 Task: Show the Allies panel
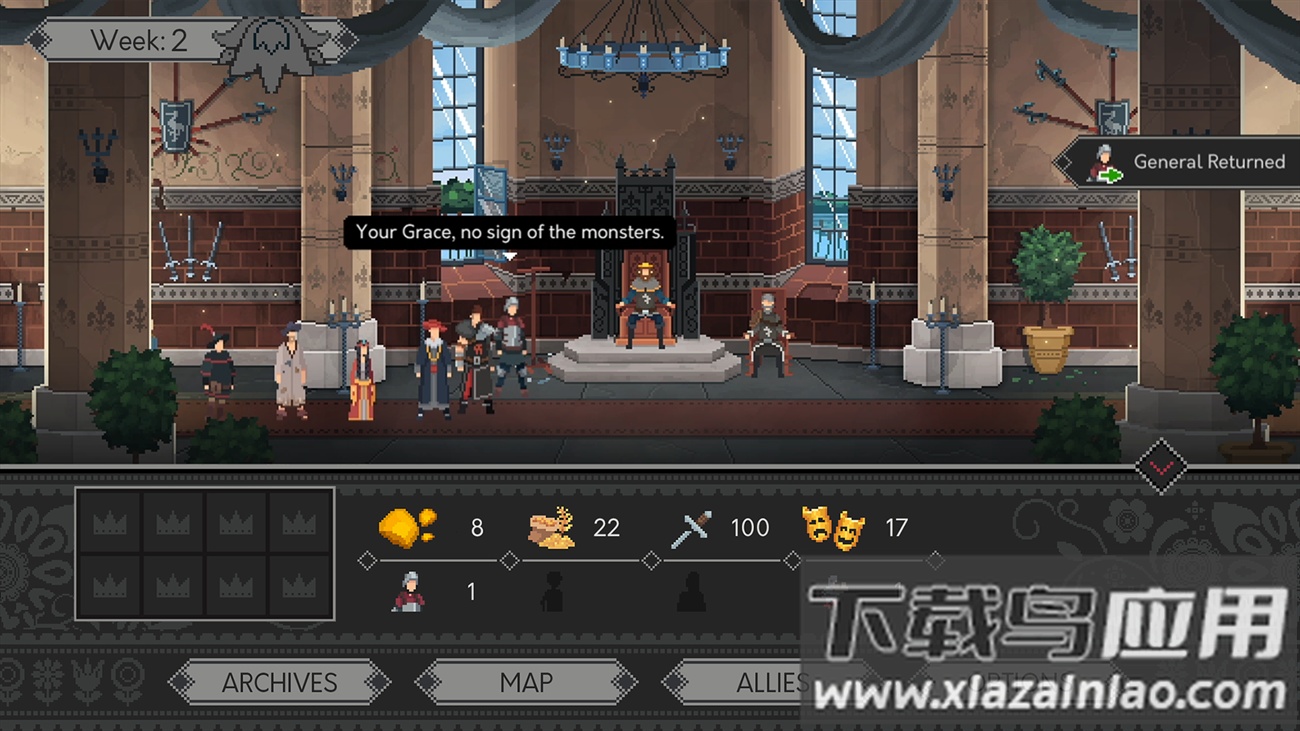[760, 683]
